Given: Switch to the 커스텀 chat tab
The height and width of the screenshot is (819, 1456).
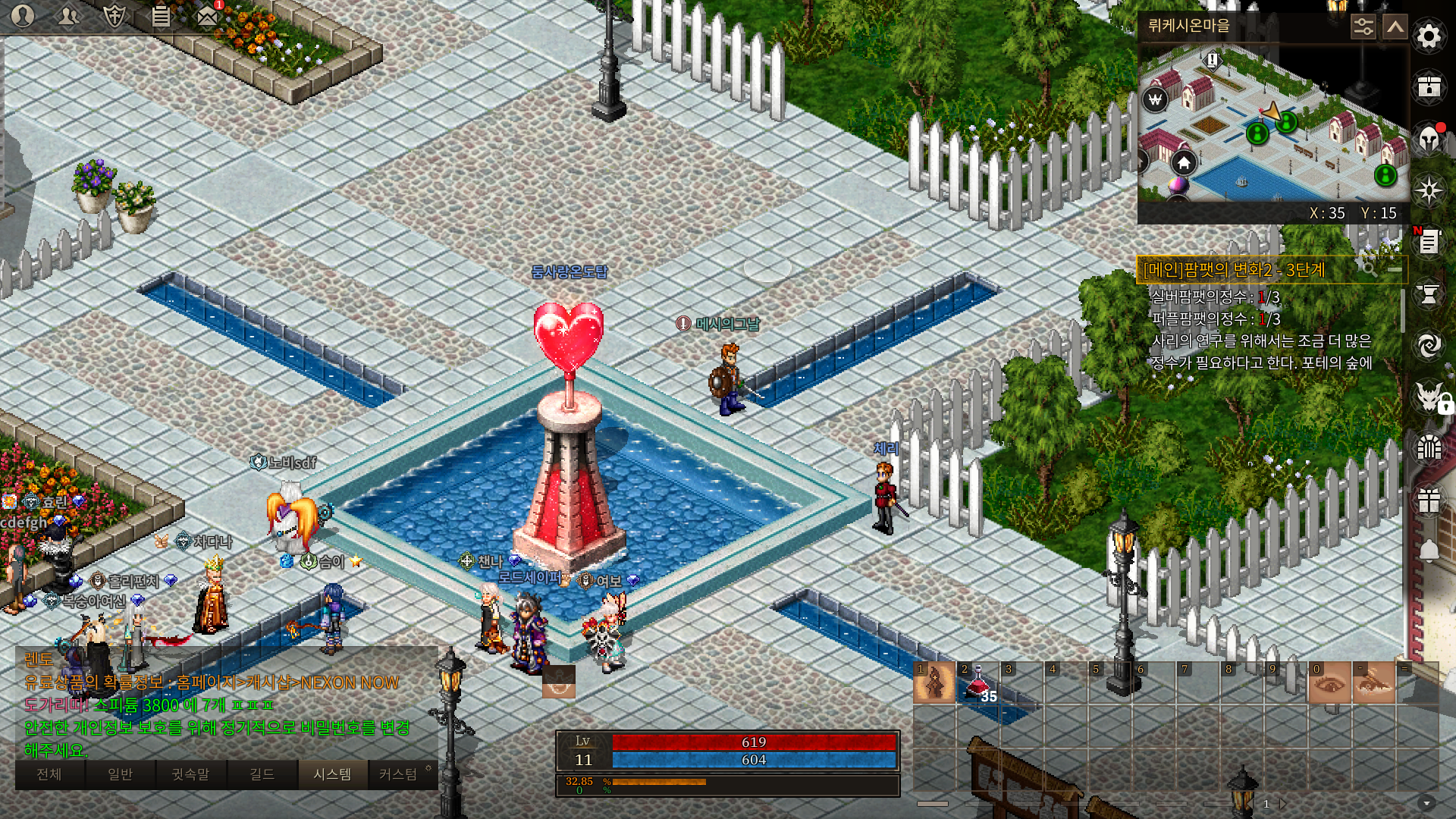Looking at the screenshot, I should pos(398,774).
